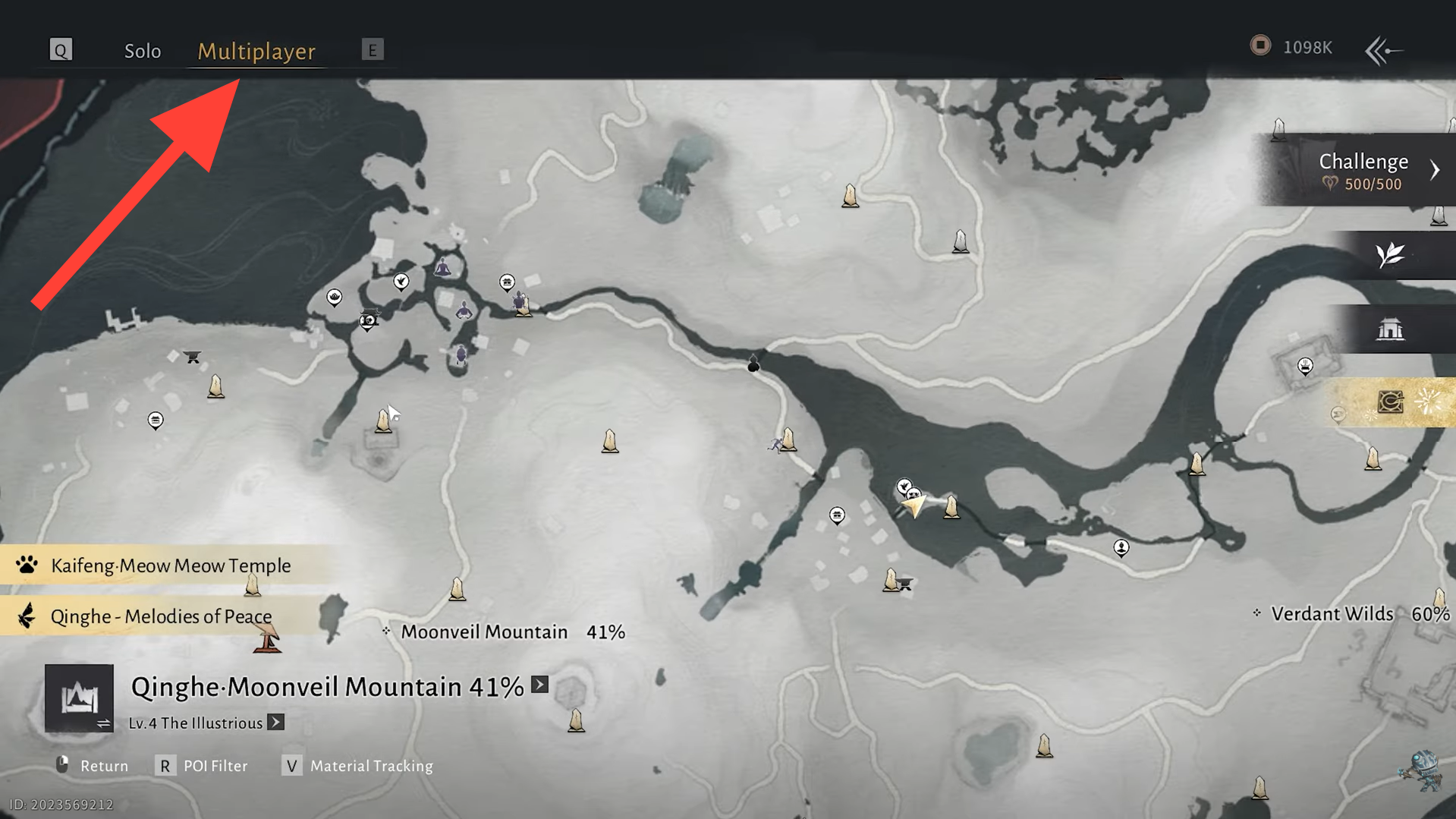
Task: Select the Moonveil Mountain 41% map label
Action: [513, 632]
